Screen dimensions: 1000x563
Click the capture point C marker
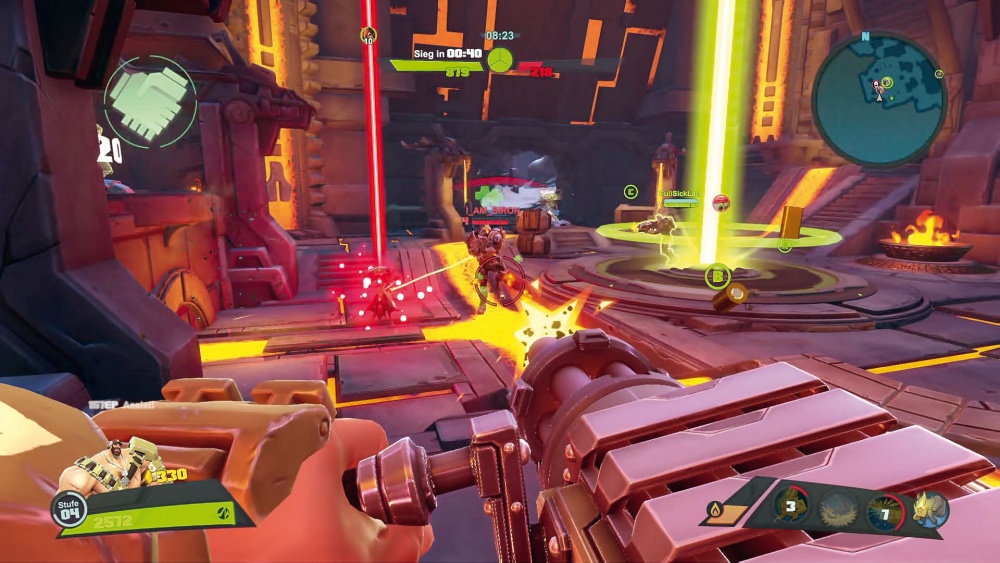(630, 191)
